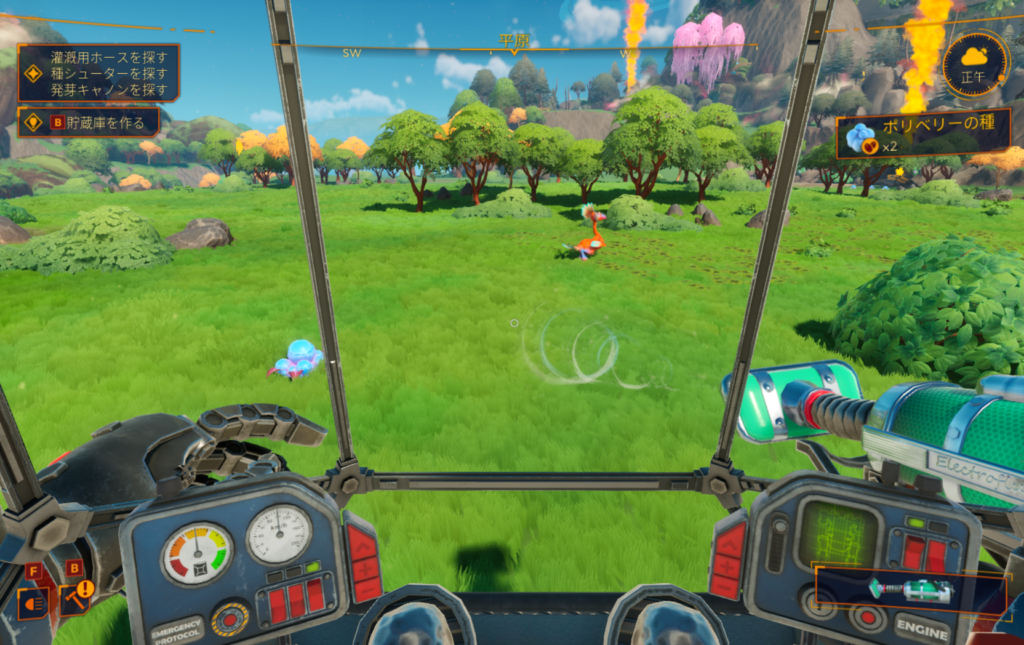The image size is (1024, 645).
Task: Select the 貯蔵庫を作る objective
Action: pos(88,122)
